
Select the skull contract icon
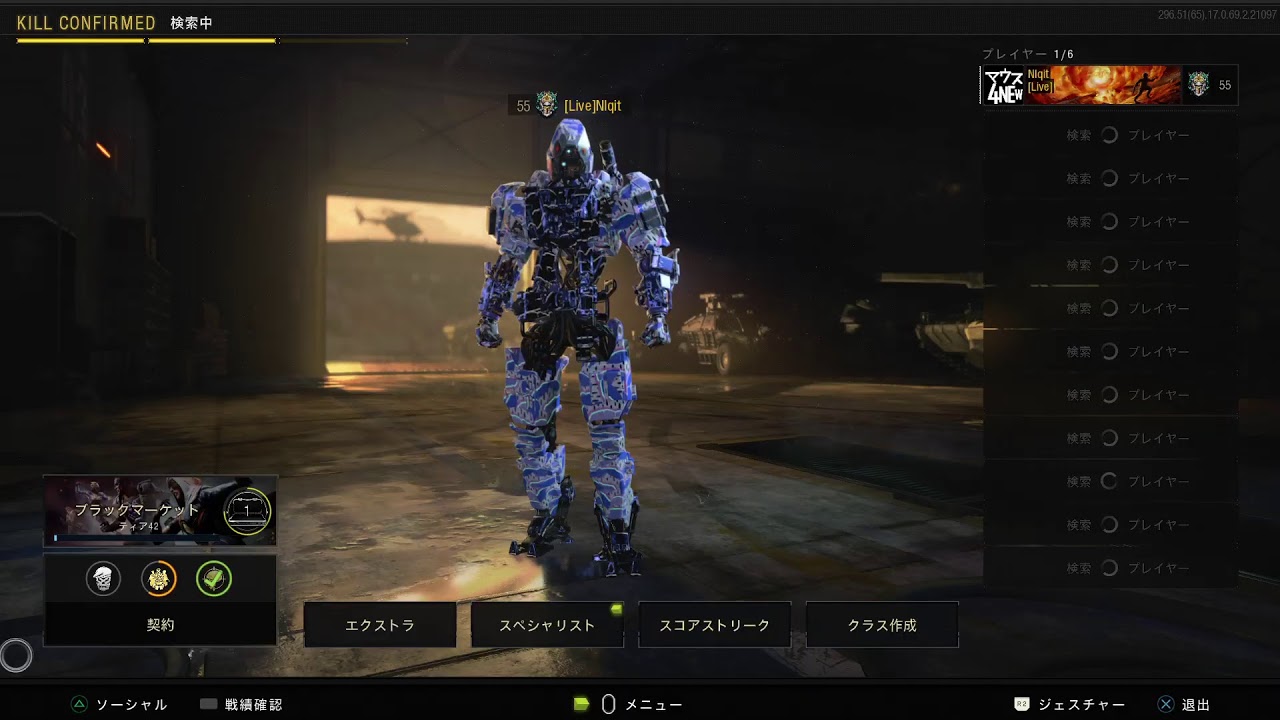tap(103, 578)
